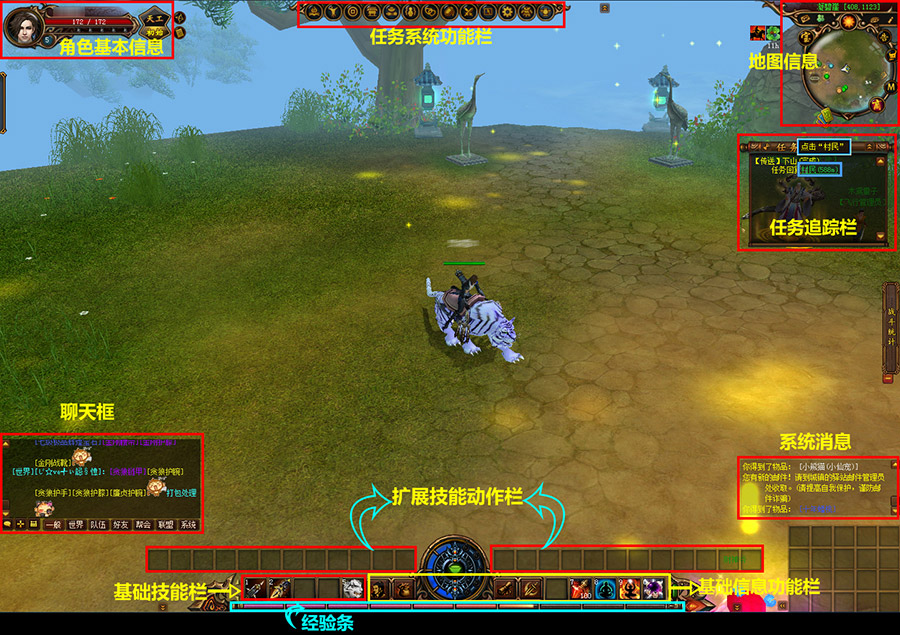Use the red potion in slot 7
900x635 pixels.
(582, 588)
